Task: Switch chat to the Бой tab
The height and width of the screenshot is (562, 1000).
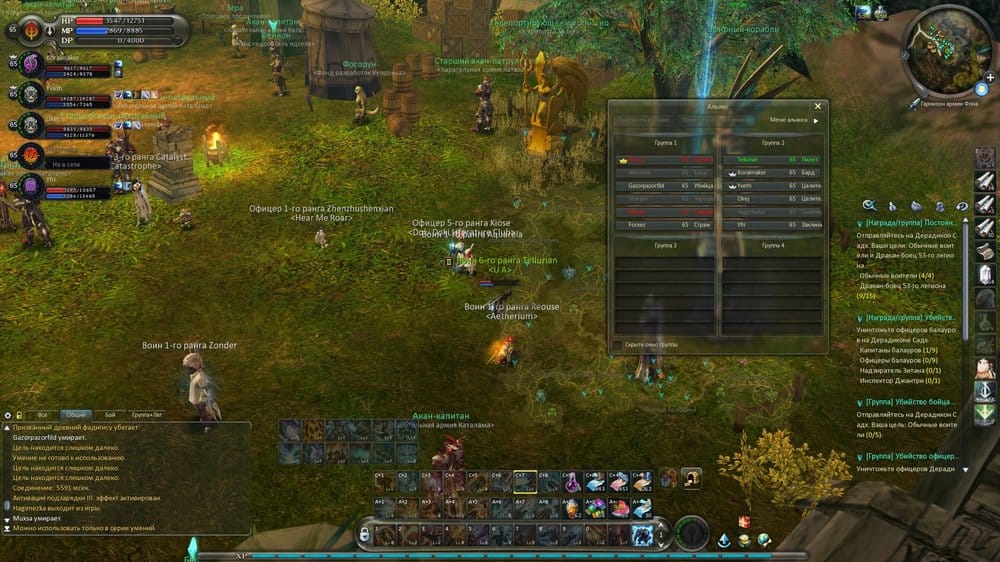Action: pos(110,414)
